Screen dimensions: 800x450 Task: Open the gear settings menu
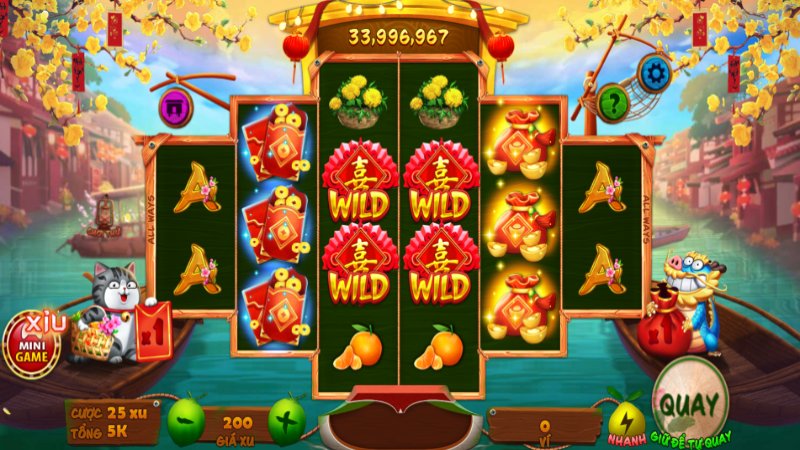[656, 71]
